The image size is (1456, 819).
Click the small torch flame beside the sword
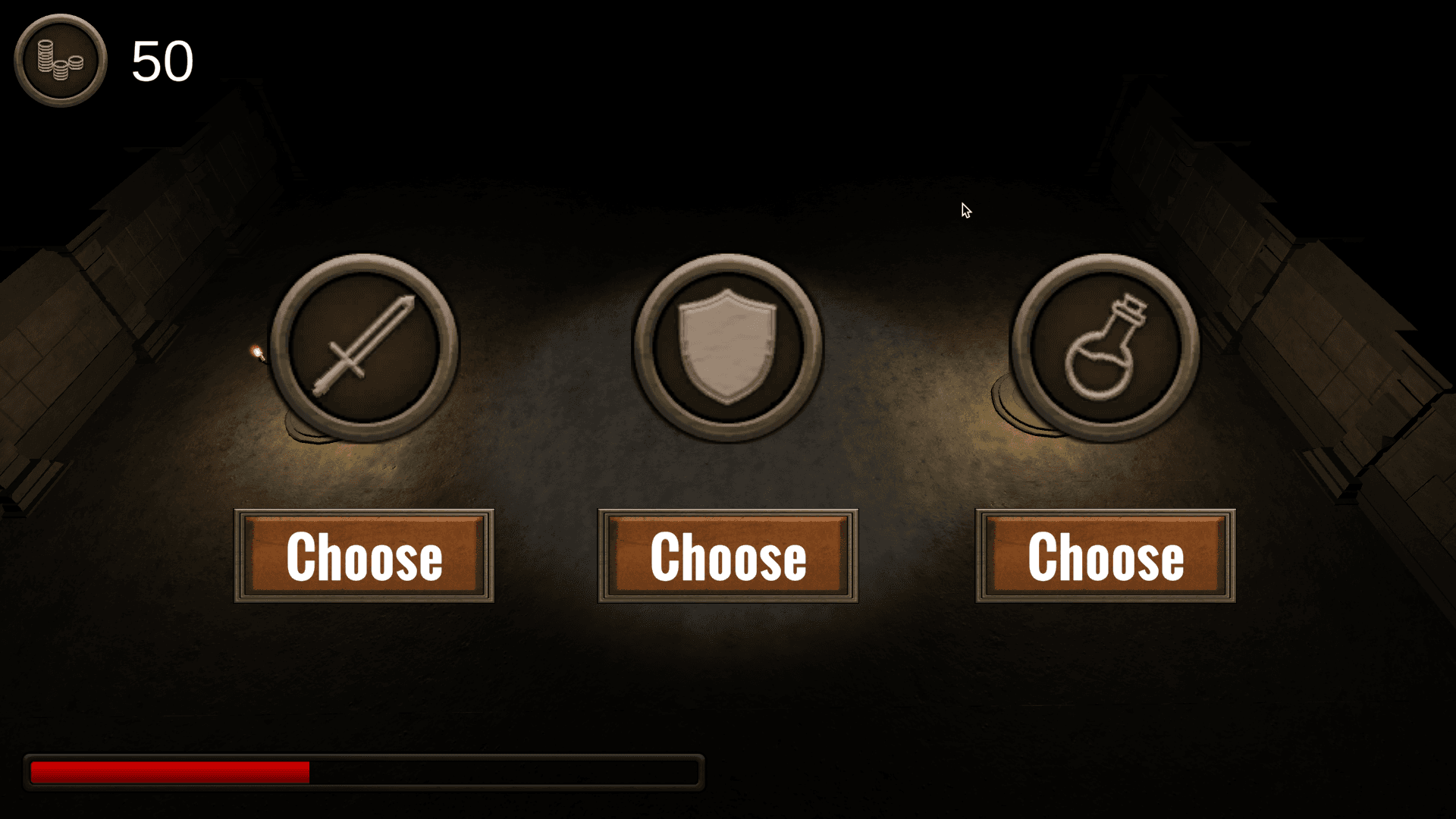coord(258,351)
